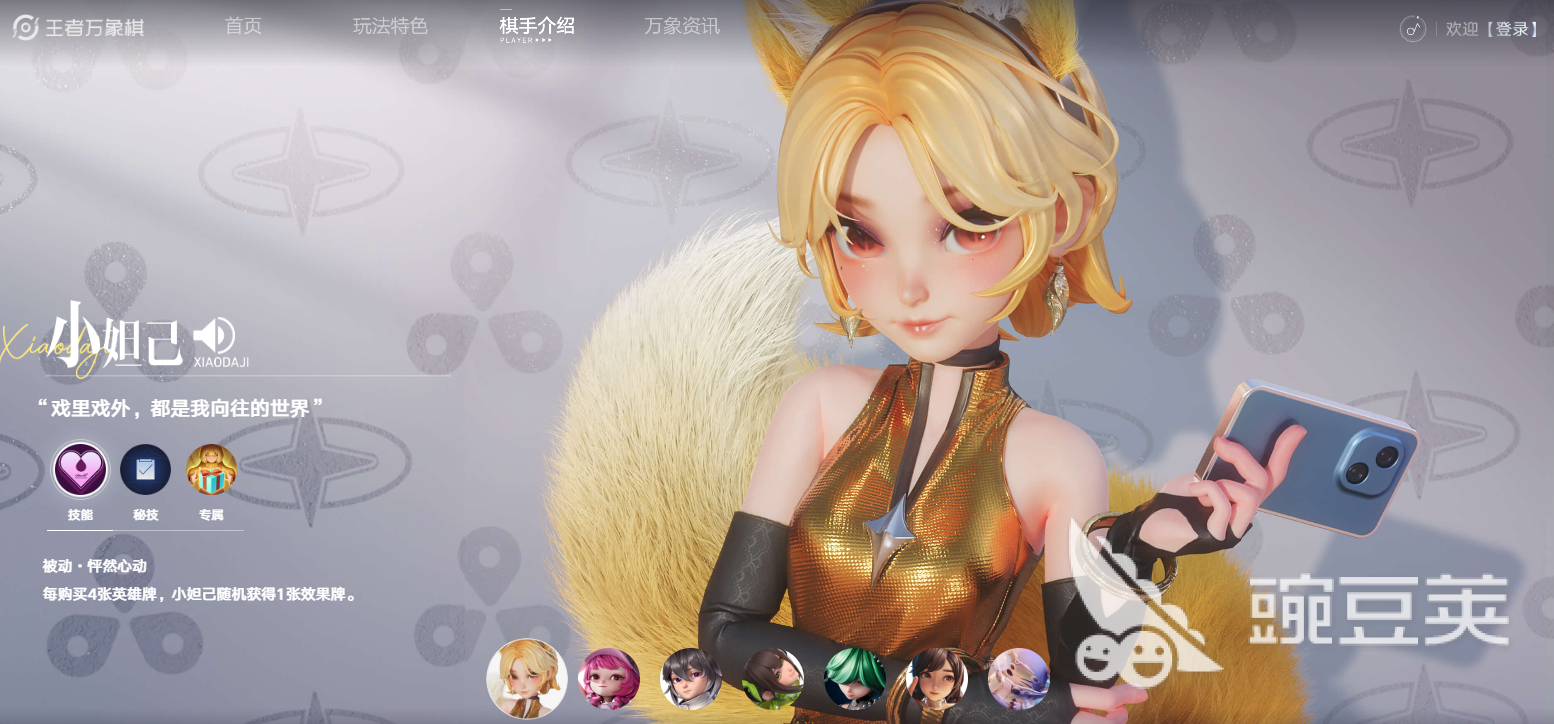This screenshot has height=724, width=1554.
Task: Select the pink-haired character avatar
Action: (x=610, y=679)
